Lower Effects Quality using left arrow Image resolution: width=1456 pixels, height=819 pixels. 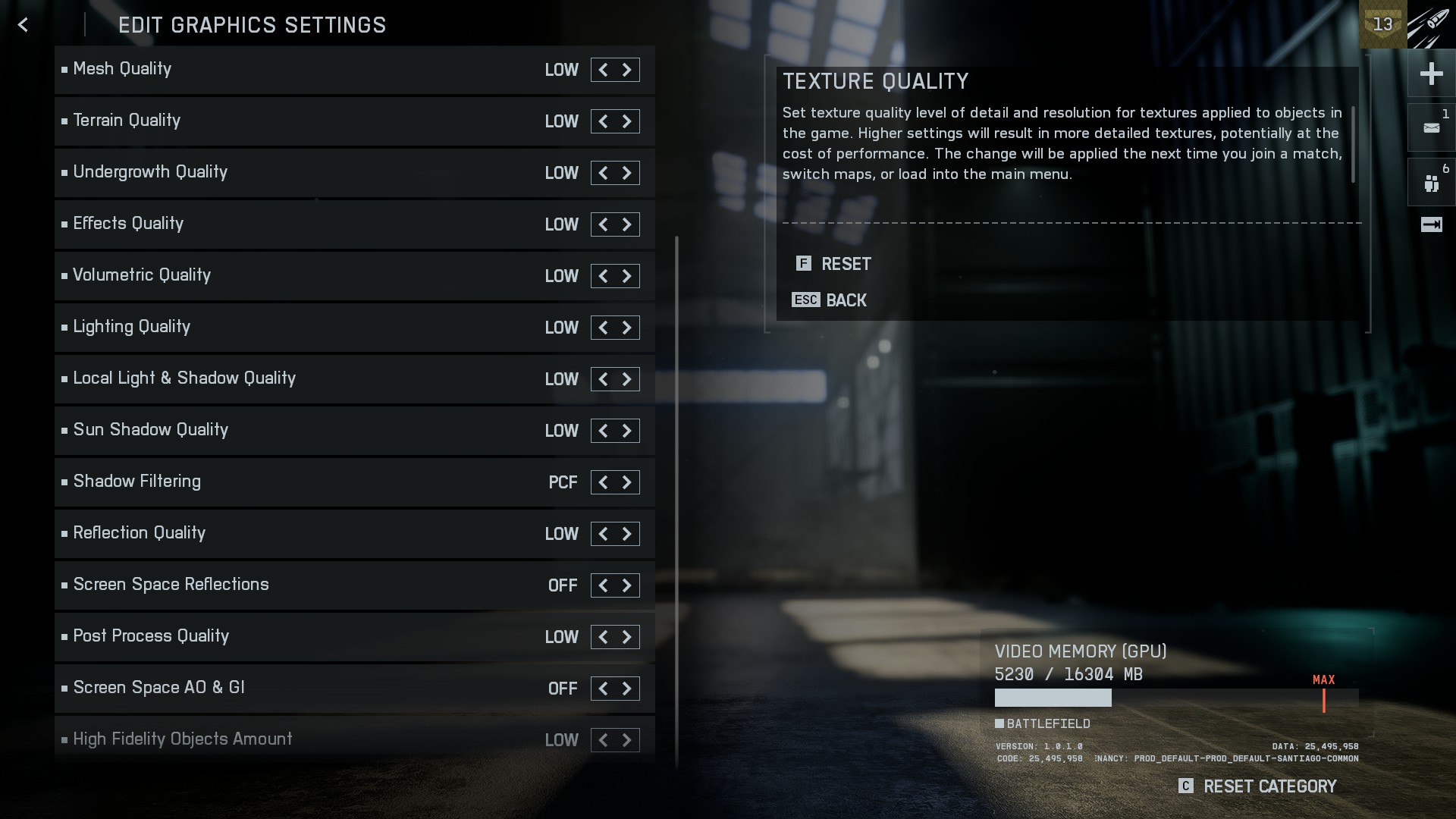603,224
